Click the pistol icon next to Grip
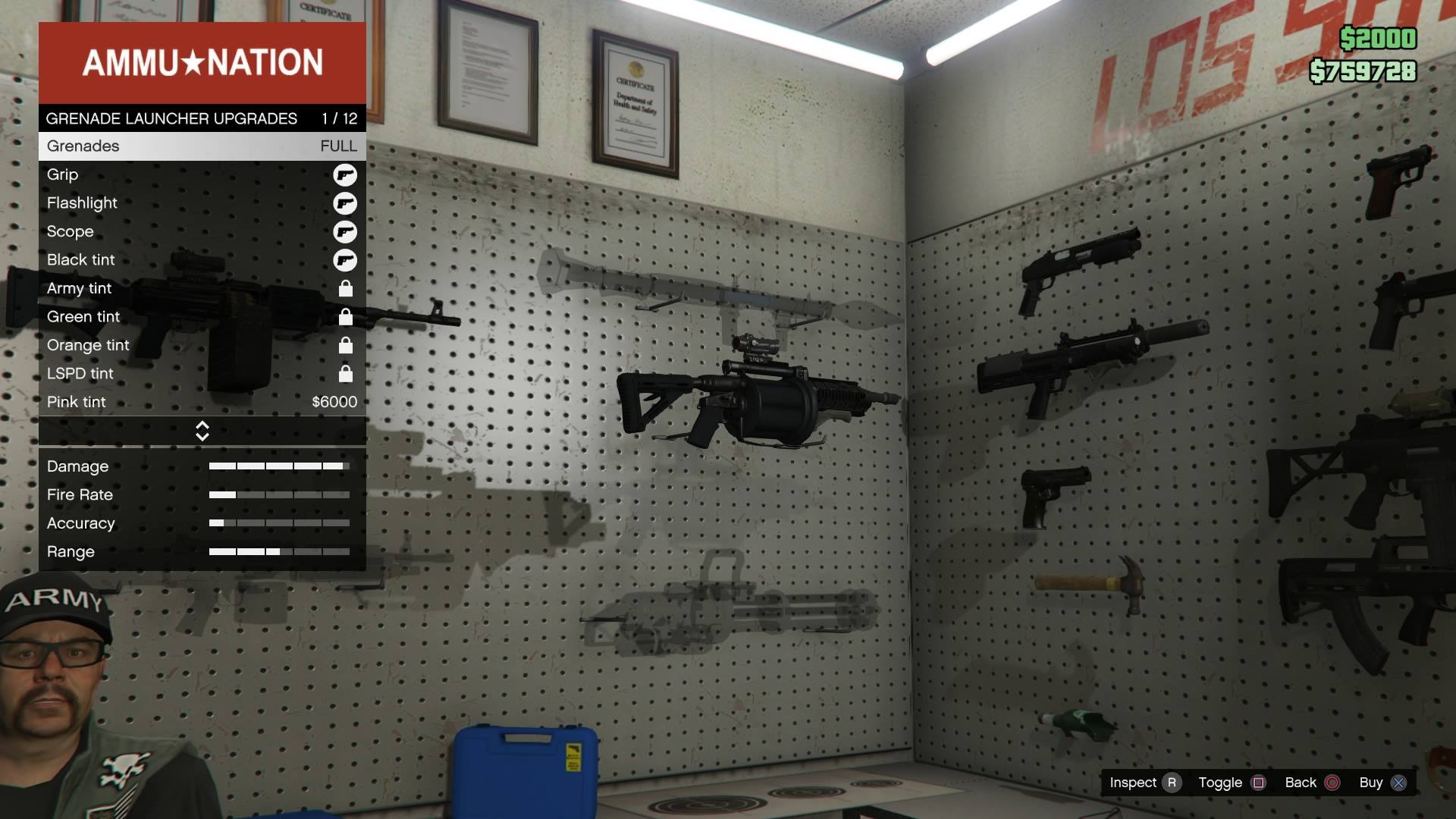Image resolution: width=1456 pixels, height=819 pixels. 346,174
